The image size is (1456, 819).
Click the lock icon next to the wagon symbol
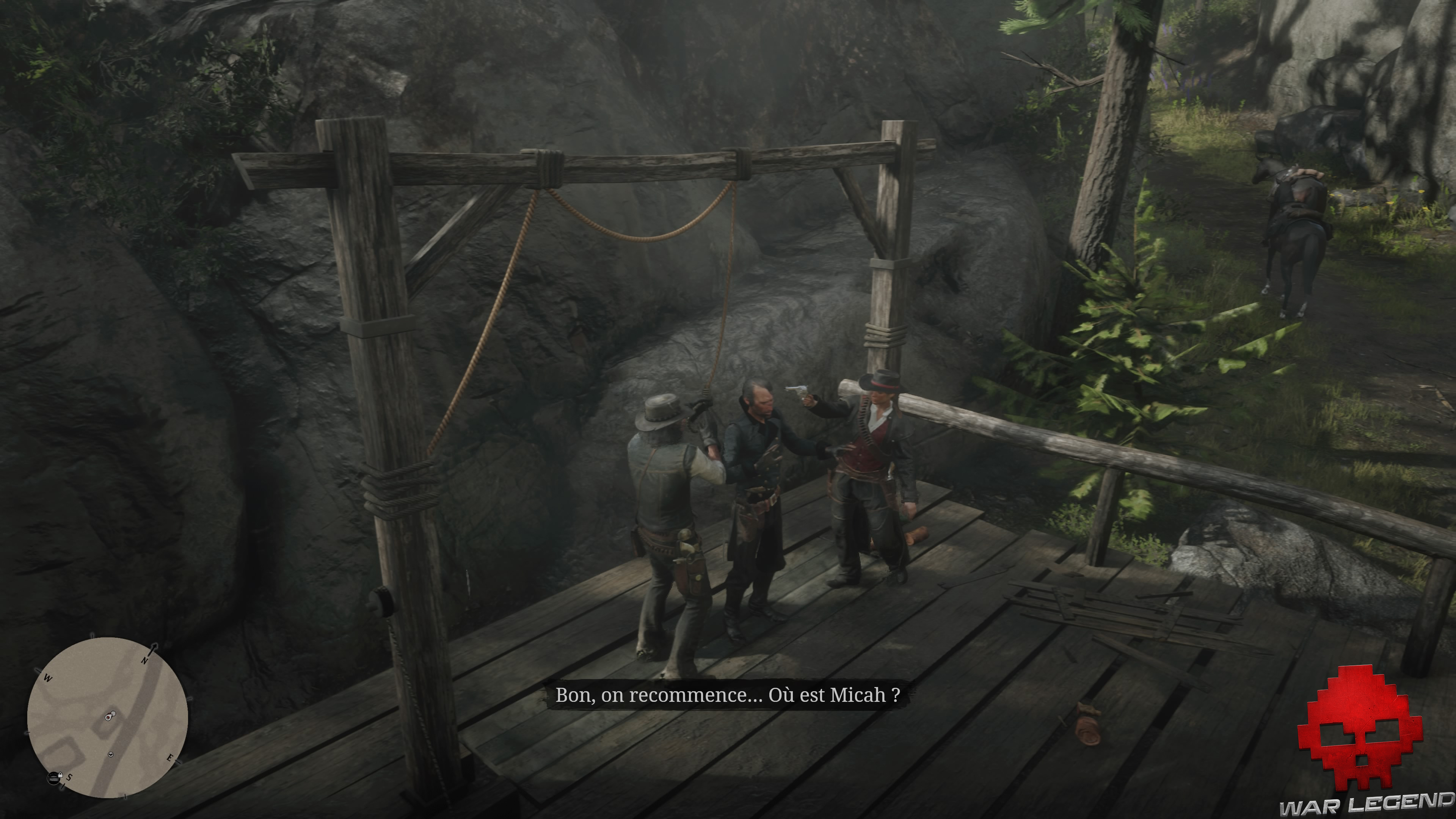[x=61, y=775]
